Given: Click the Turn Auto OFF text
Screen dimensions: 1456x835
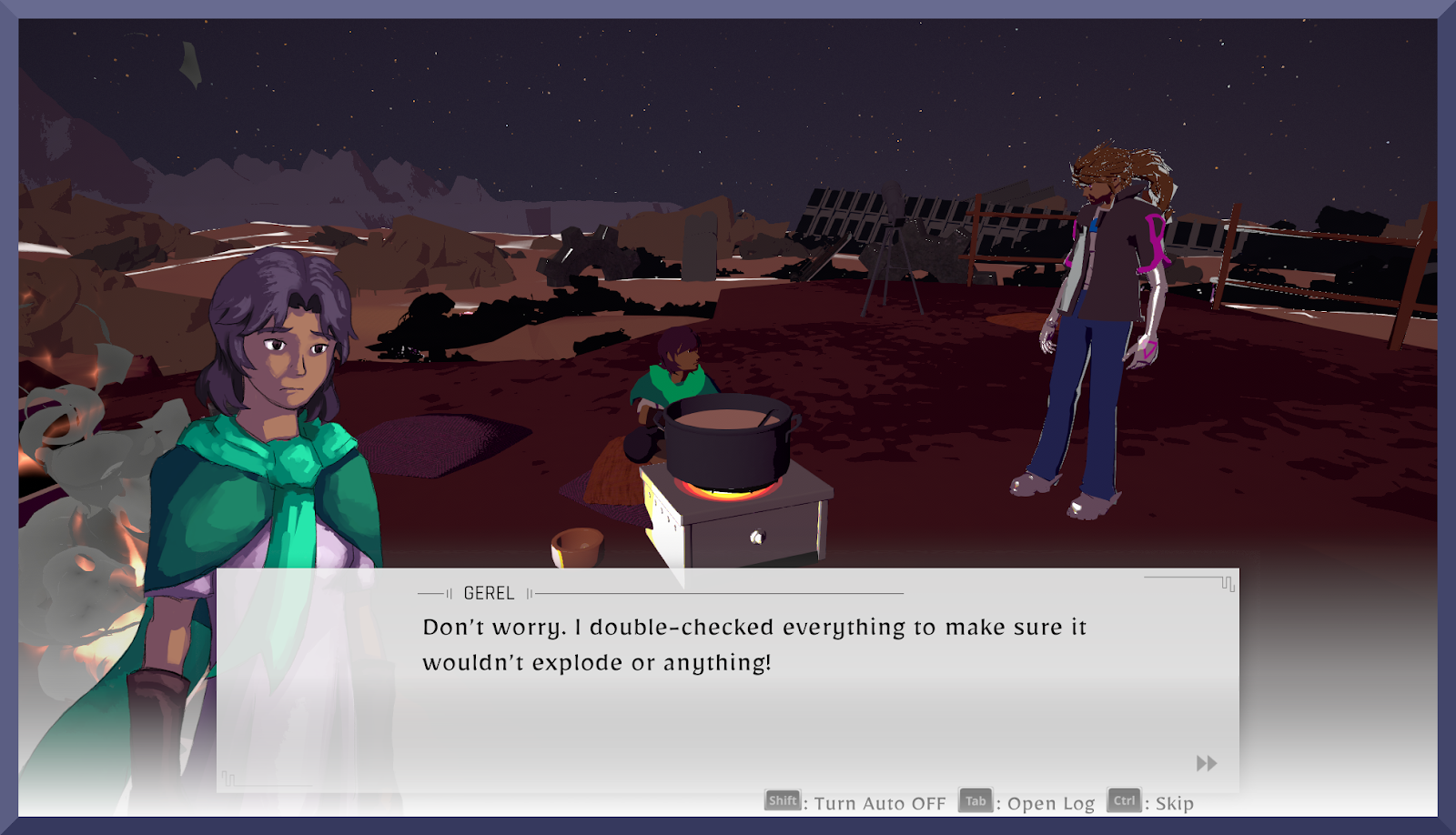Looking at the screenshot, I should pos(878,803).
